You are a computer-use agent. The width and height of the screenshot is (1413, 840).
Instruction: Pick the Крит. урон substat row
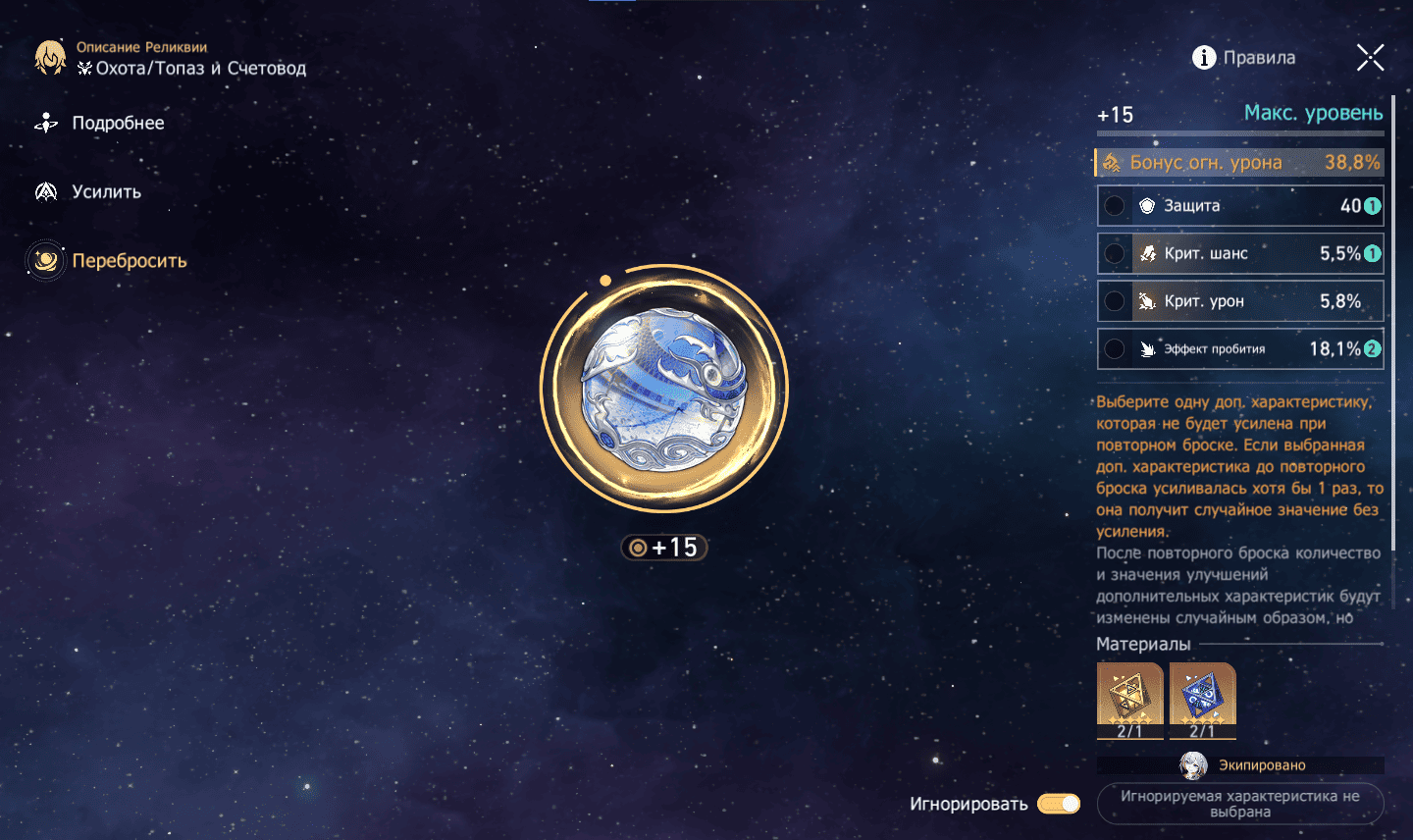tap(1240, 301)
